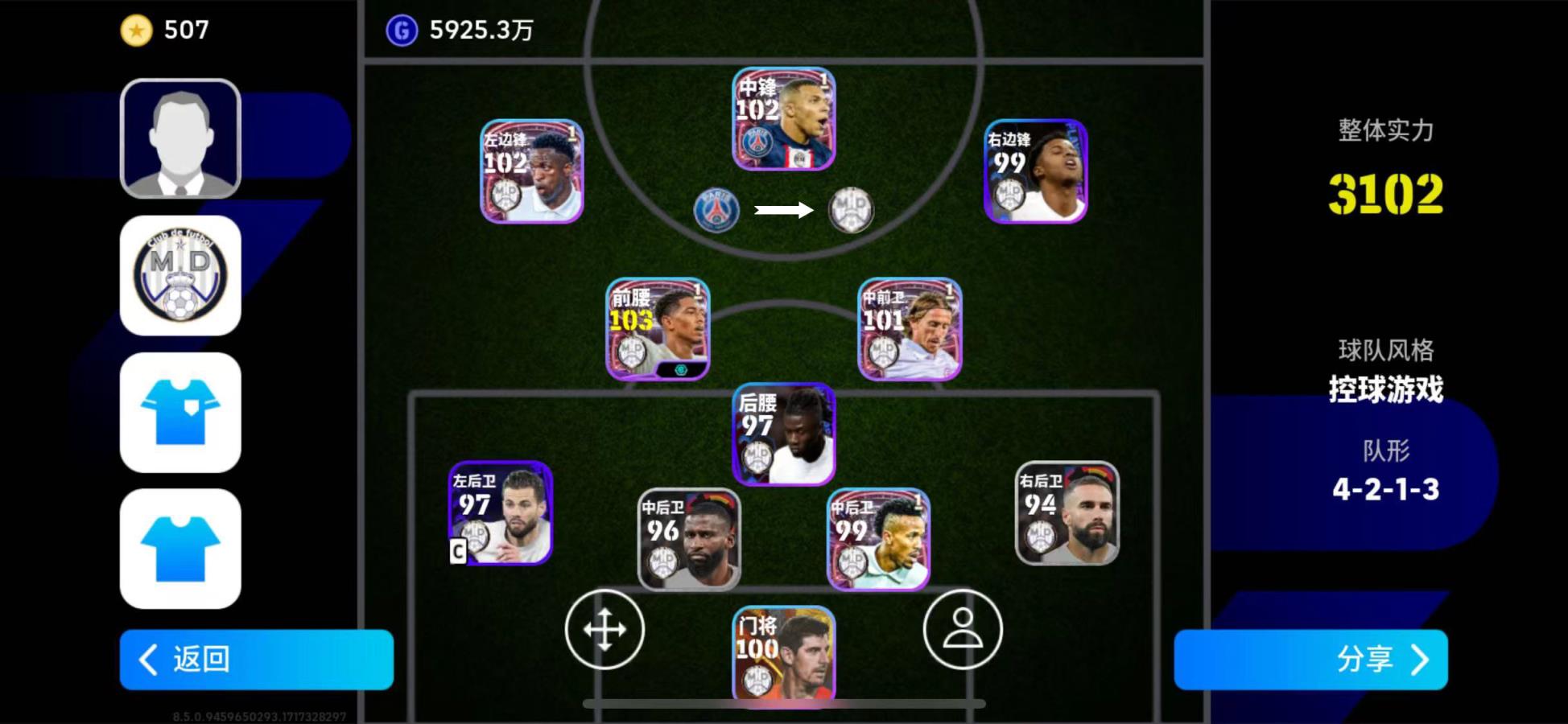Pick the 中前卫 101 midfielder card
The height and width of the screenshot is (724, 1568).
[x=910, y=329]
